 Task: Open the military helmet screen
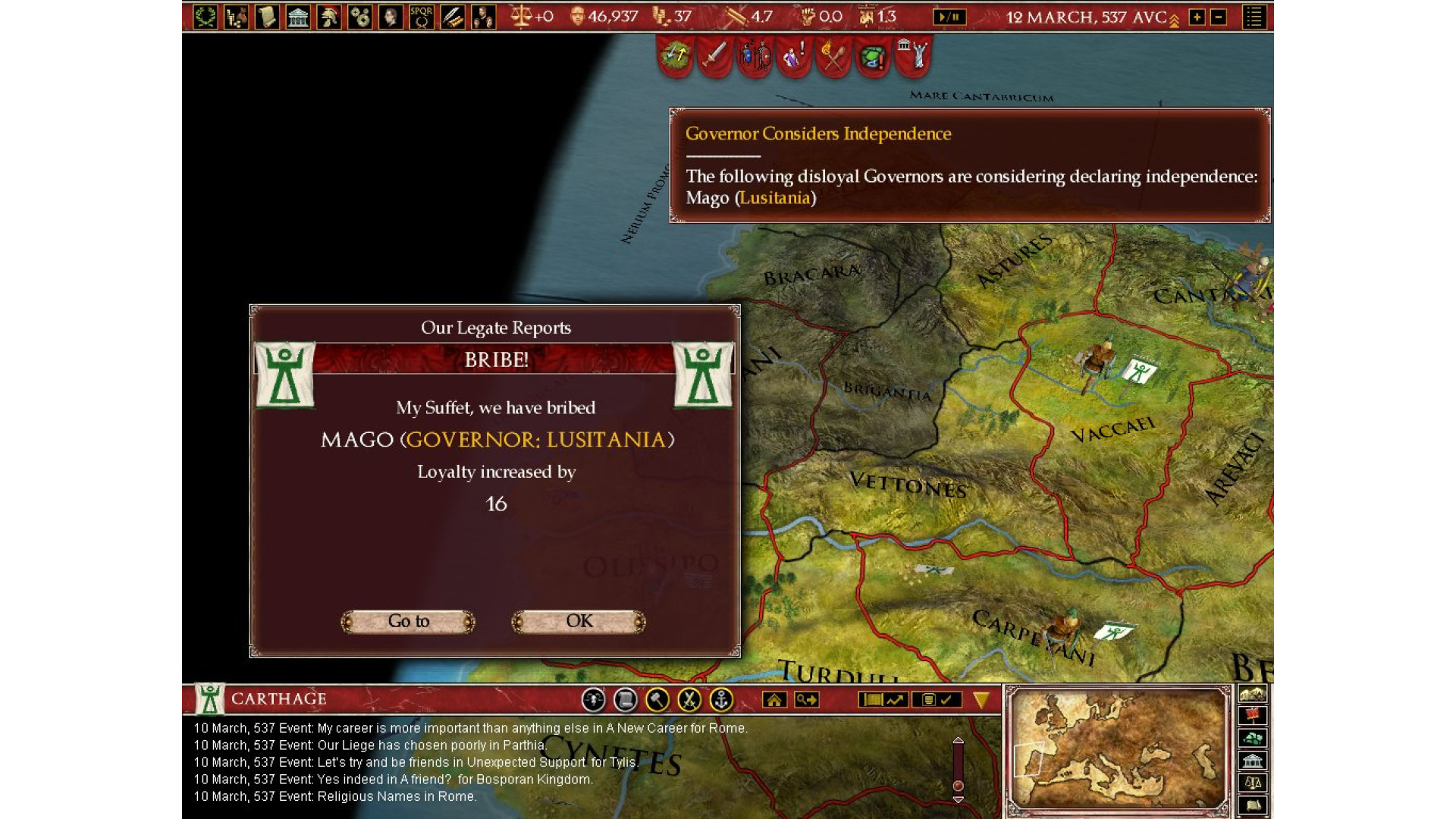point(329,17)
